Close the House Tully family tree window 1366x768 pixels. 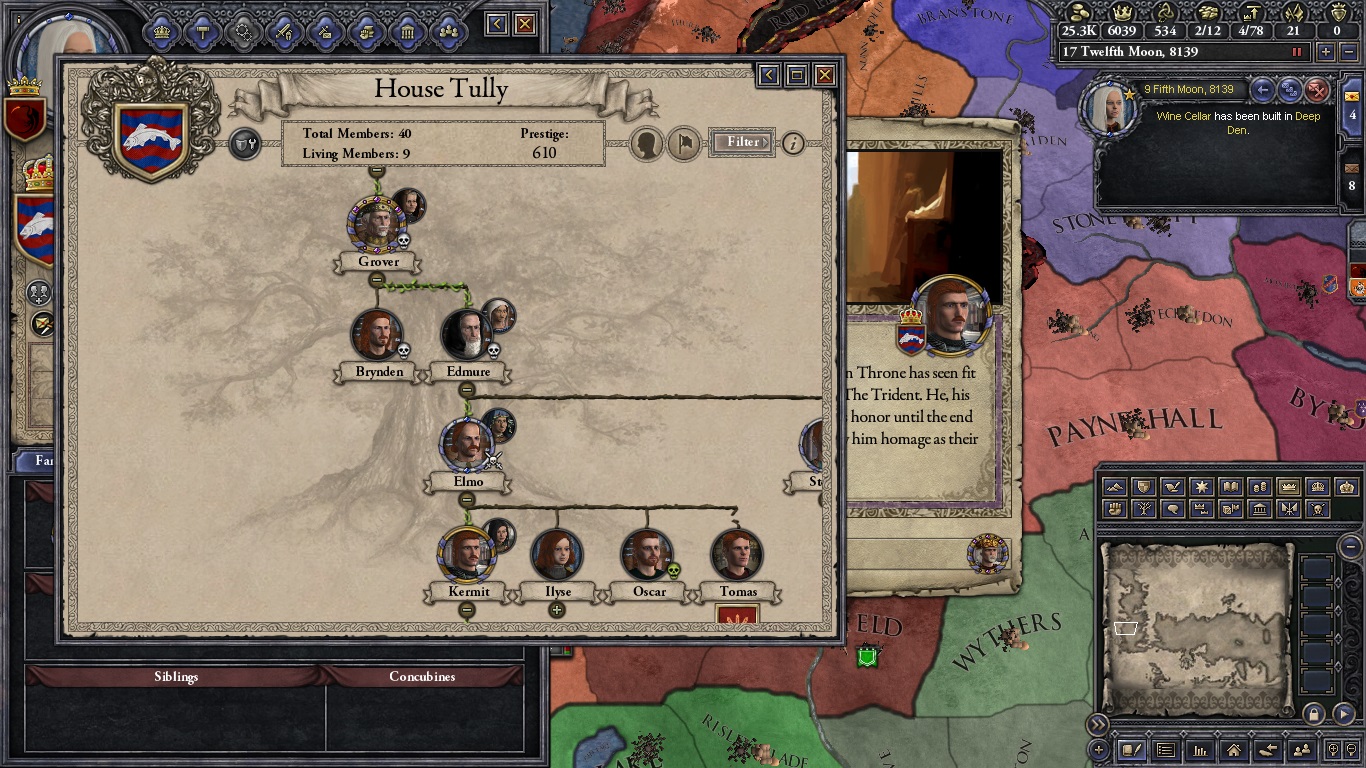[825, 75]
